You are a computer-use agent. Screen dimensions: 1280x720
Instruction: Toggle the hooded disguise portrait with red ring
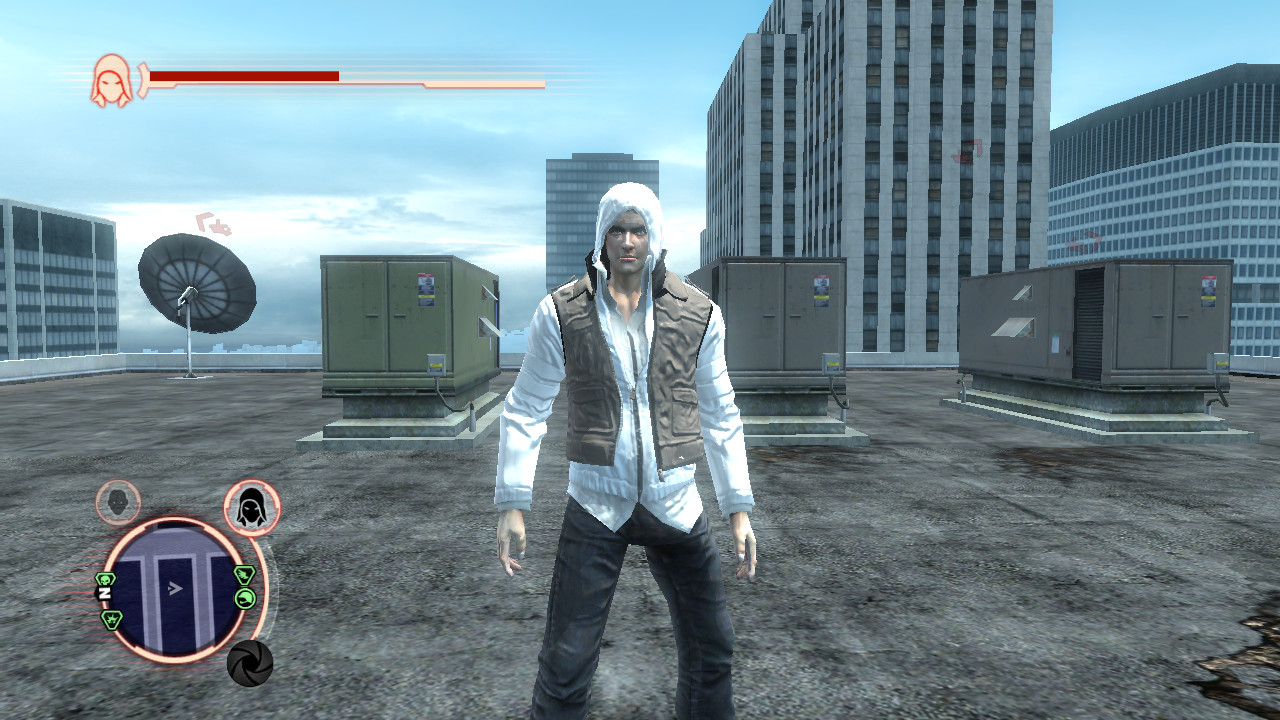[x=251, y=506]
